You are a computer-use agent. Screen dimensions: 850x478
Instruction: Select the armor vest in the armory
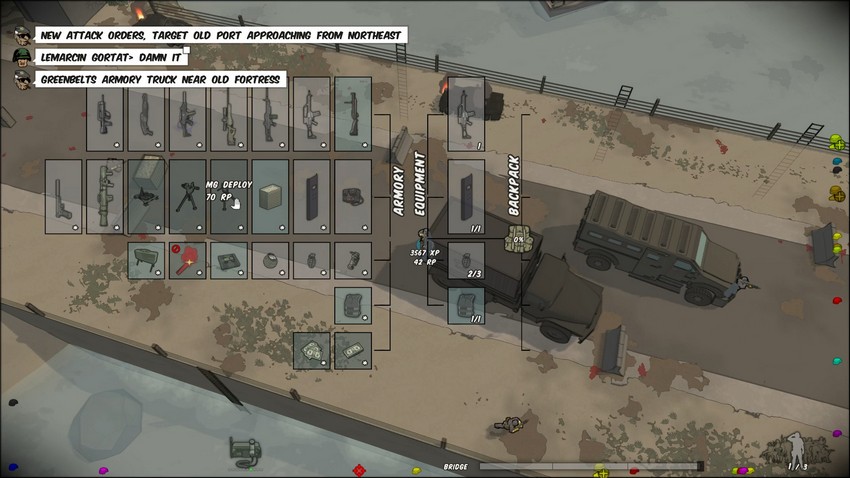353,305
